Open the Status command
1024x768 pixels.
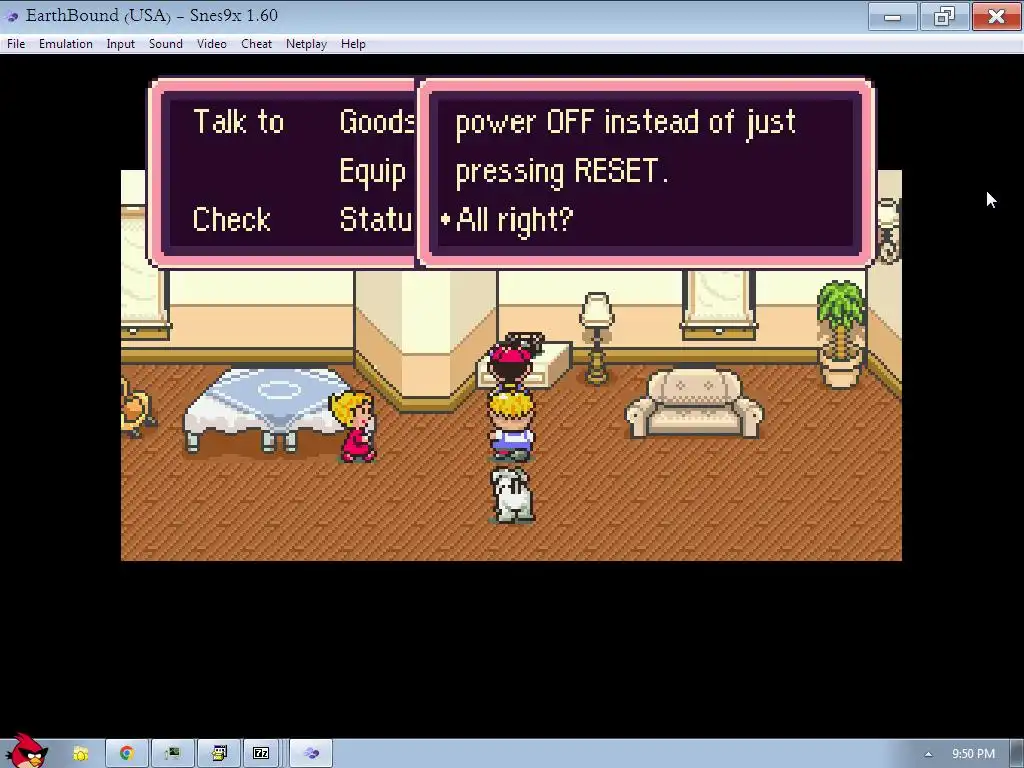[376, 220]
